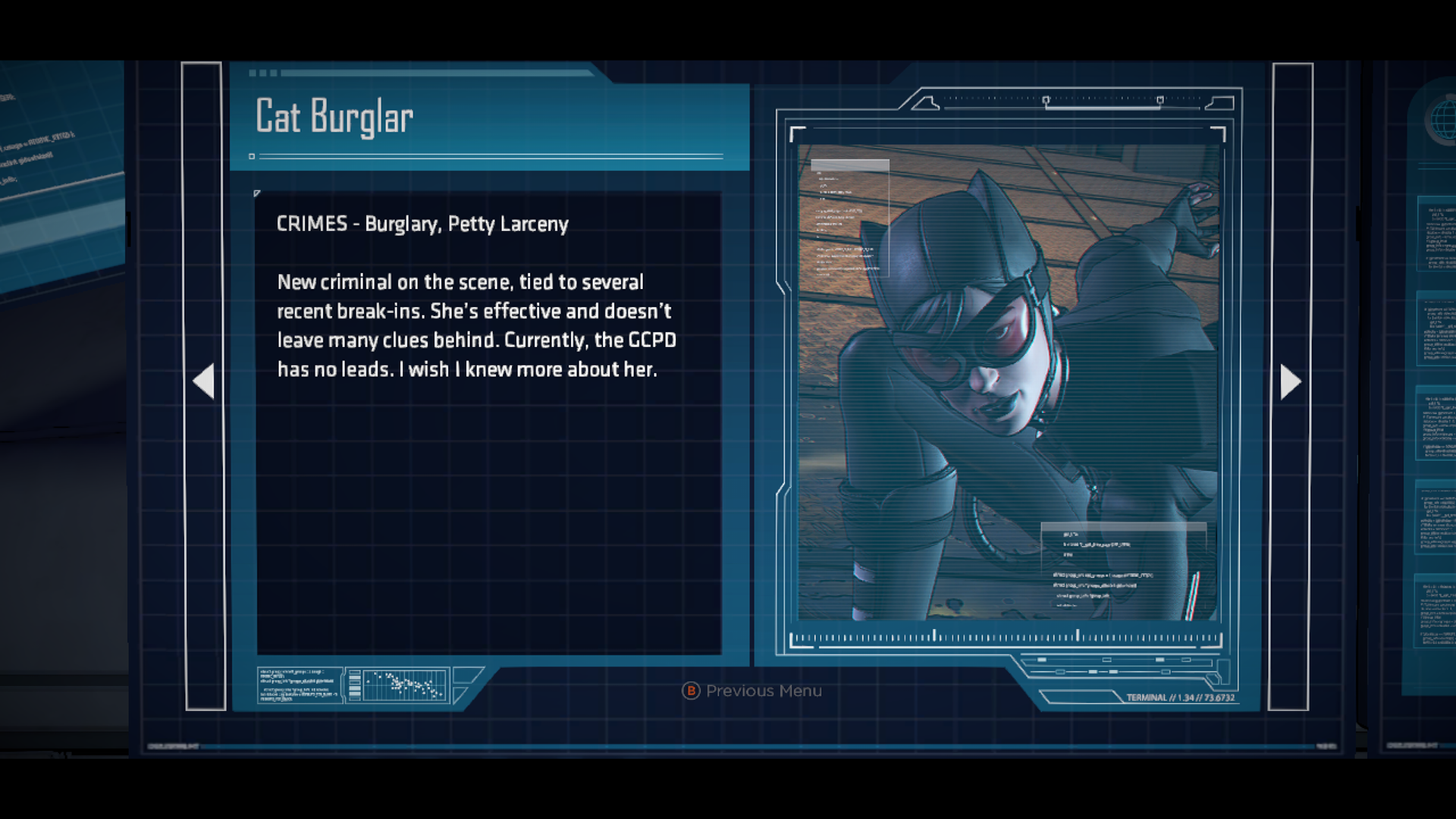1456x819 pixels.
Task: Return to the Previous Menu
Action: click(752, 691)
